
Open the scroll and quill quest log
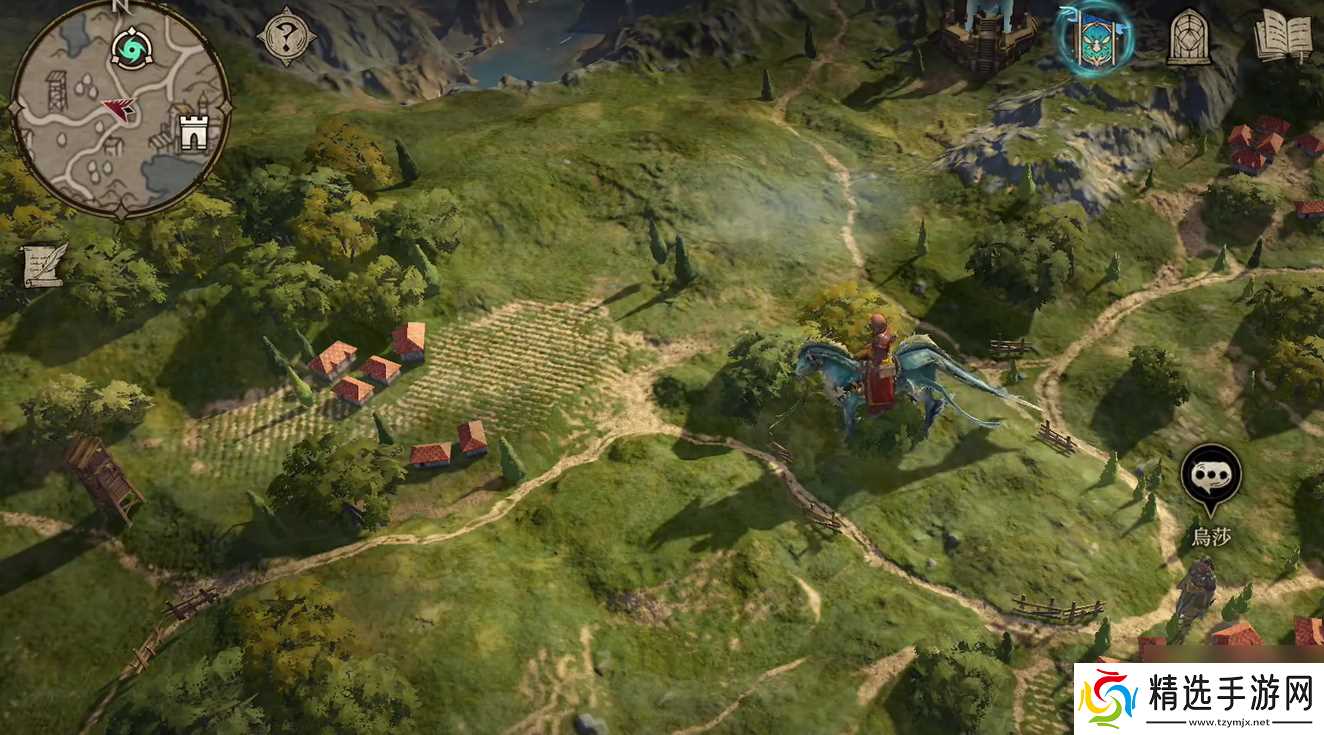(x=45, y=265)
